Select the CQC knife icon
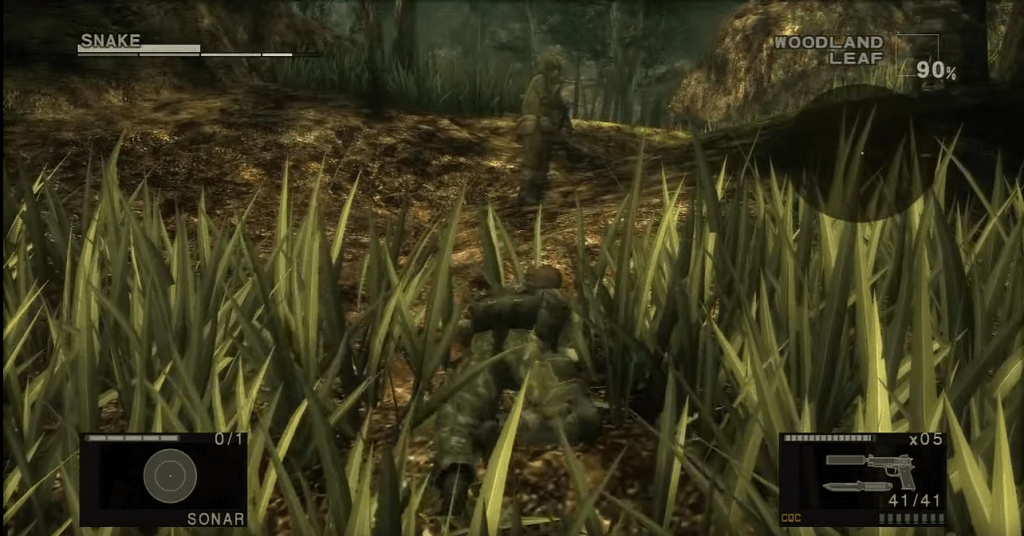The width and height of the screenshot is (1024, 536). point(857,487)
